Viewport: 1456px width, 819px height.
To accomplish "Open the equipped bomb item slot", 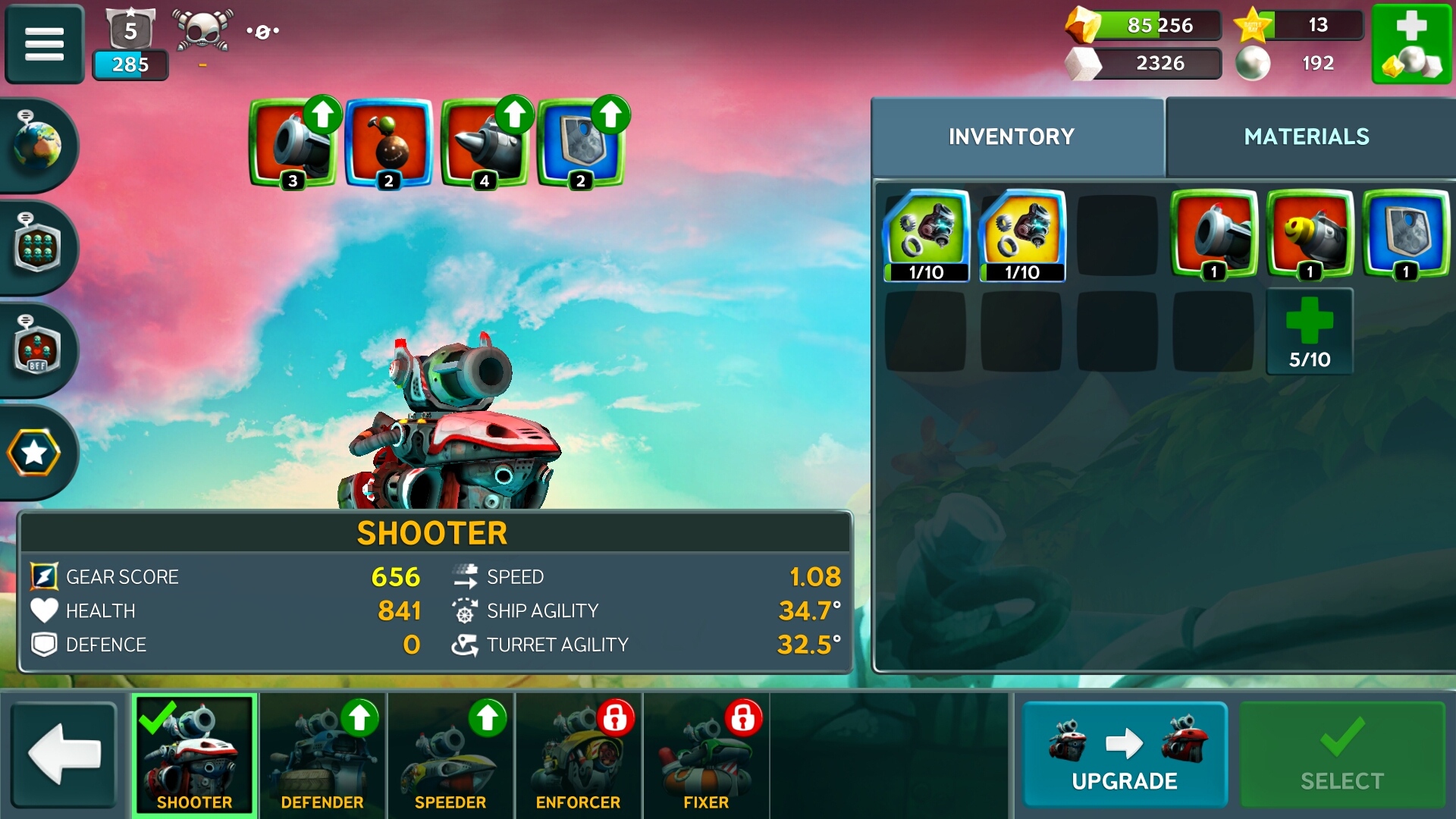I will point(388,143).
